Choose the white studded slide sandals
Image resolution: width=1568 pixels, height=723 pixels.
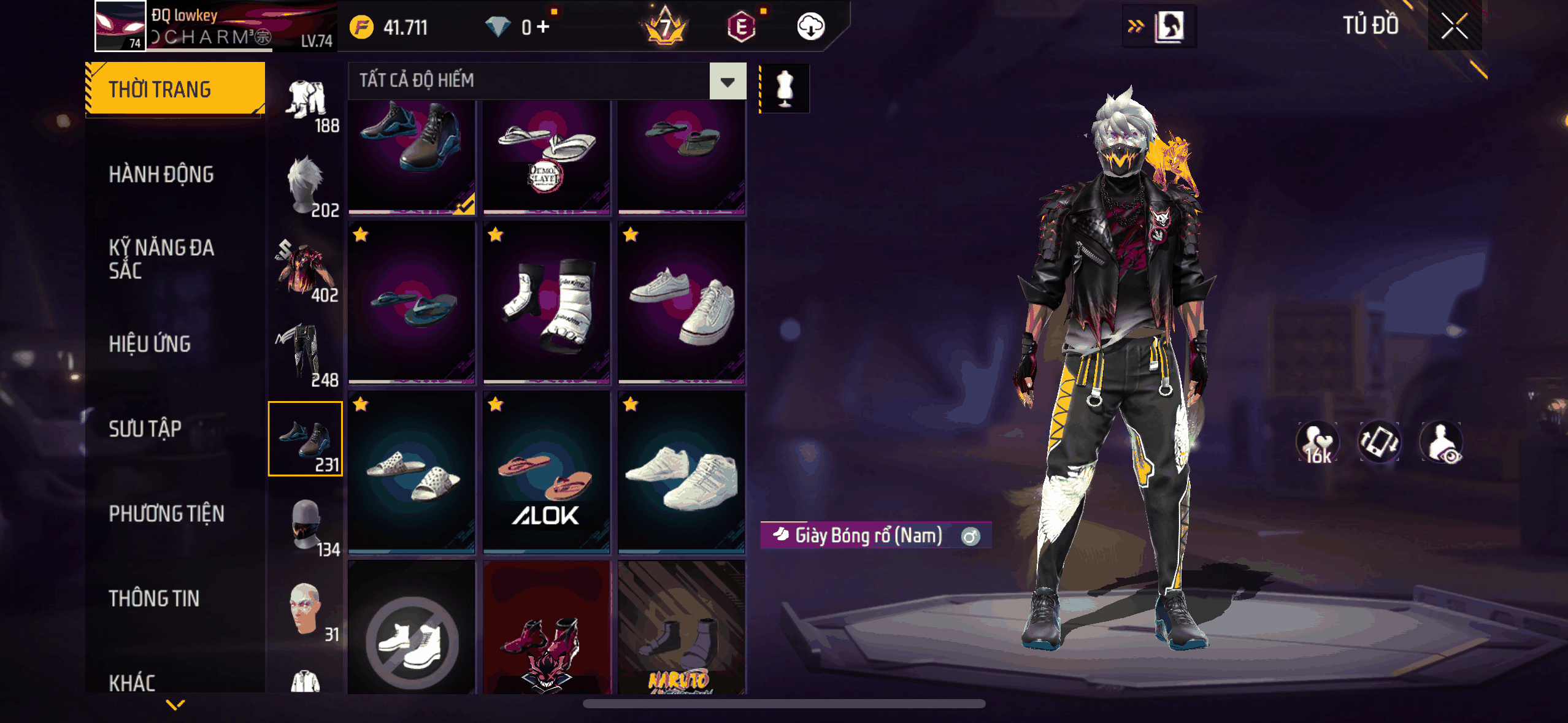tap(412, 472)
